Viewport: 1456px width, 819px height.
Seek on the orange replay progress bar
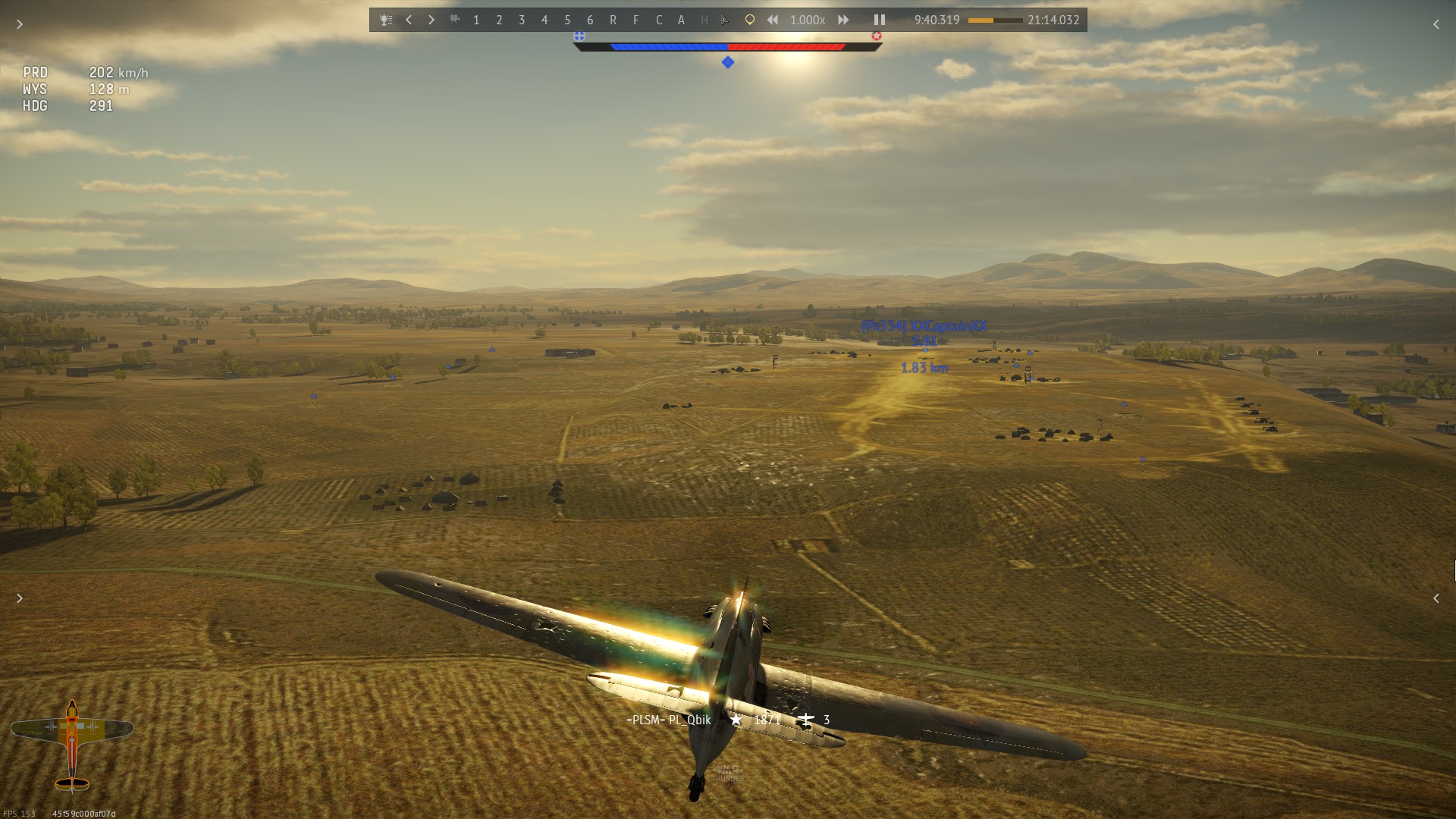995,20
